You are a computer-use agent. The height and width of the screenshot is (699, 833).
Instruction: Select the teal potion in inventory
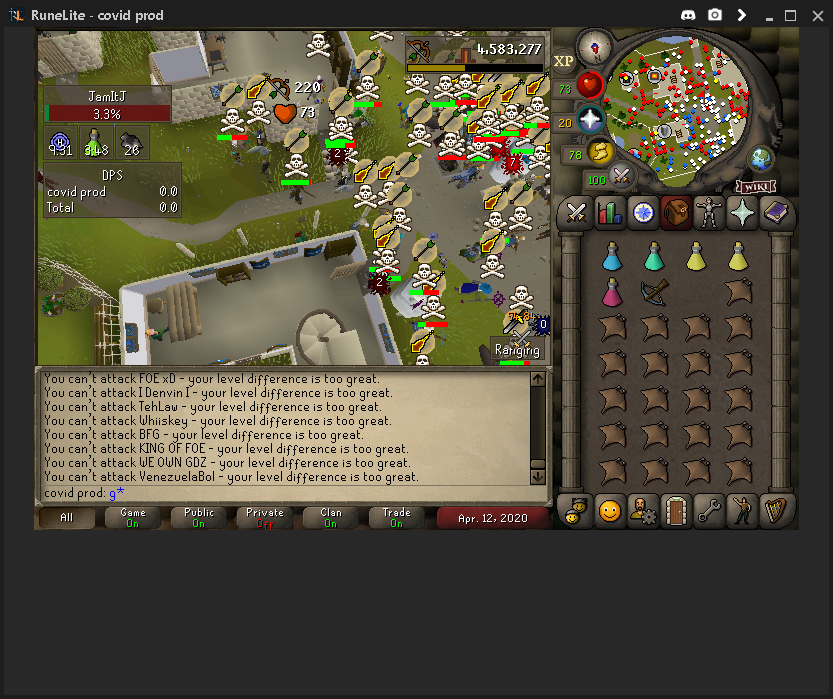[655, 257]
